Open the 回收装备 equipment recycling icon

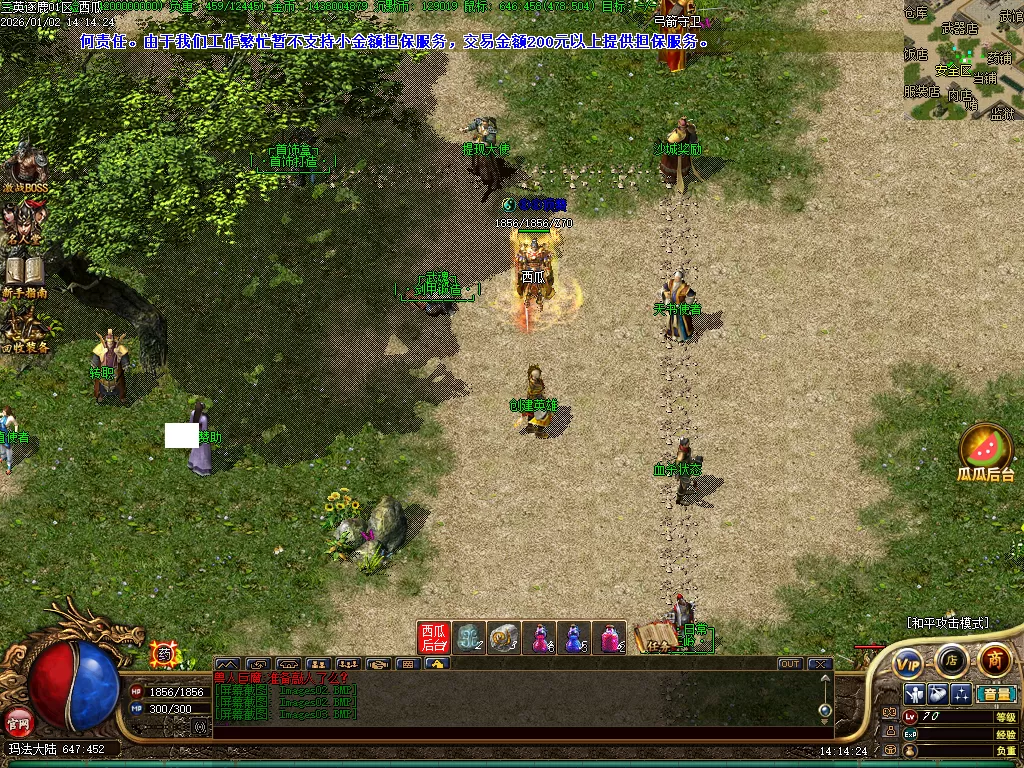[x=25, y=328]
